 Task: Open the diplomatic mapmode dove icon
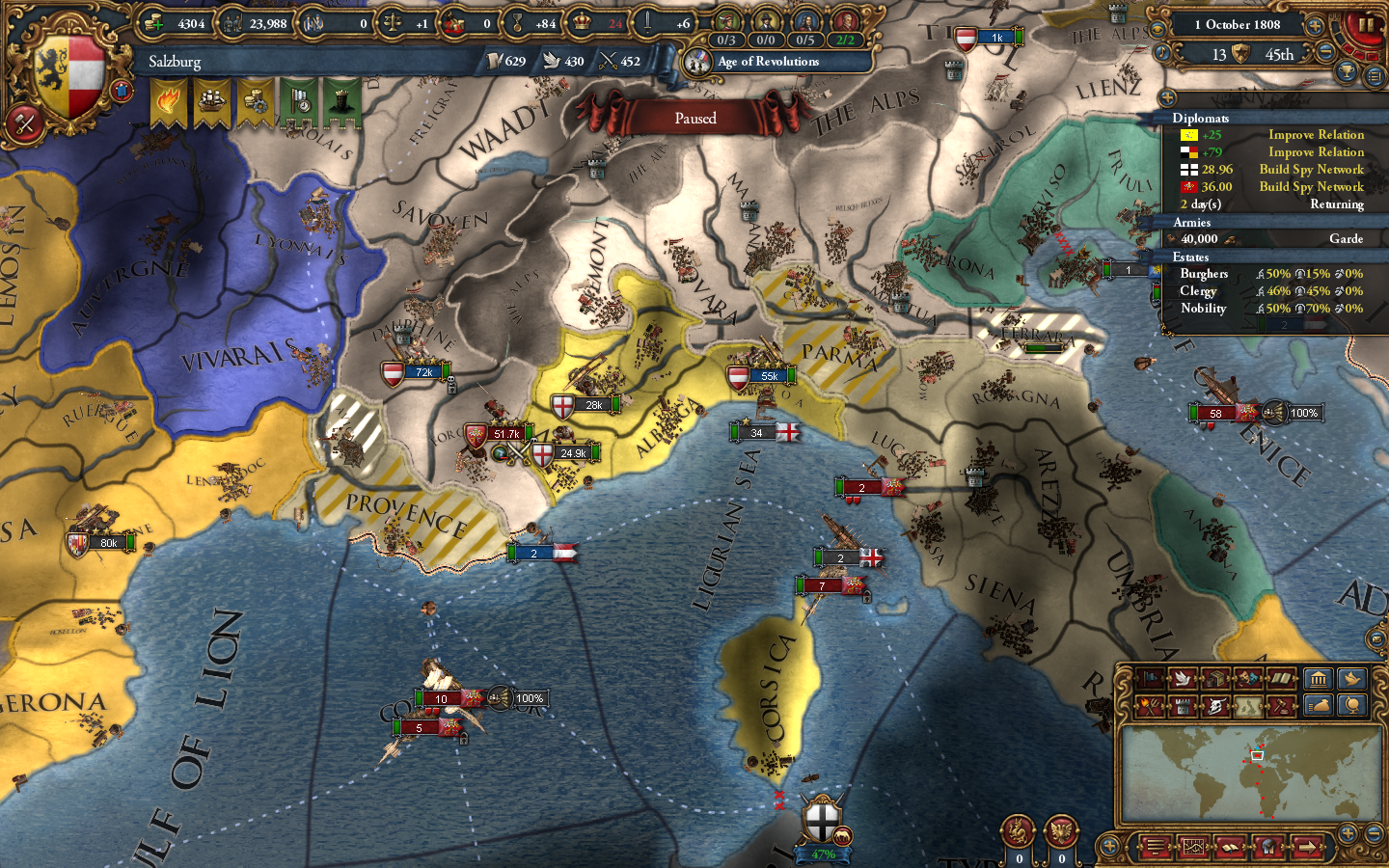click(1352, 679)
